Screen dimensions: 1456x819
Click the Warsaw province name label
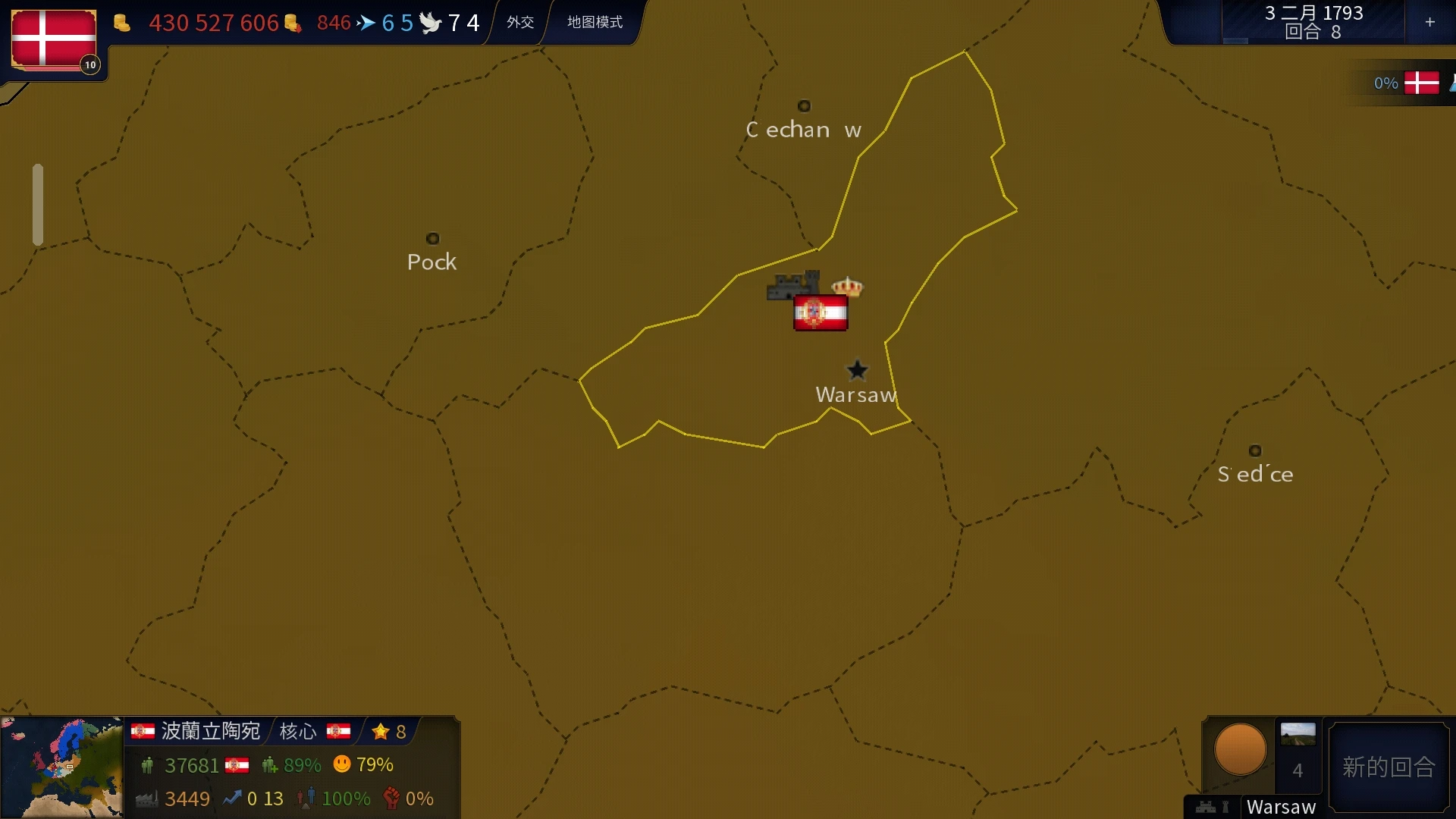click(1281, 807)
